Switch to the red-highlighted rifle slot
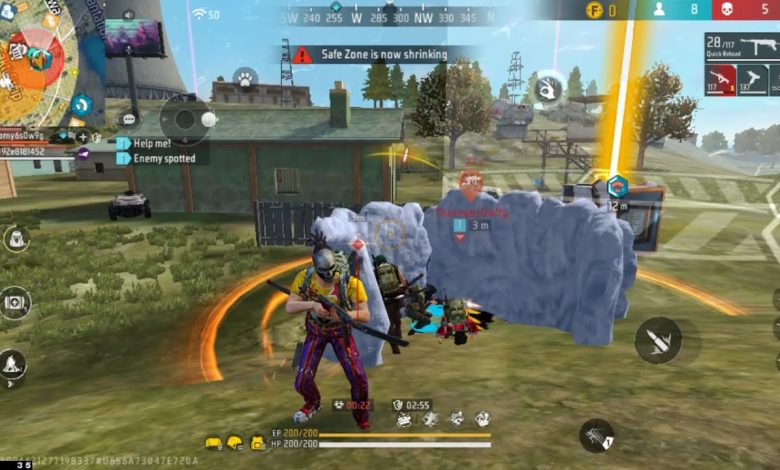Image resolution: width=780 pixels, height=470 pixels. point(721,80)
